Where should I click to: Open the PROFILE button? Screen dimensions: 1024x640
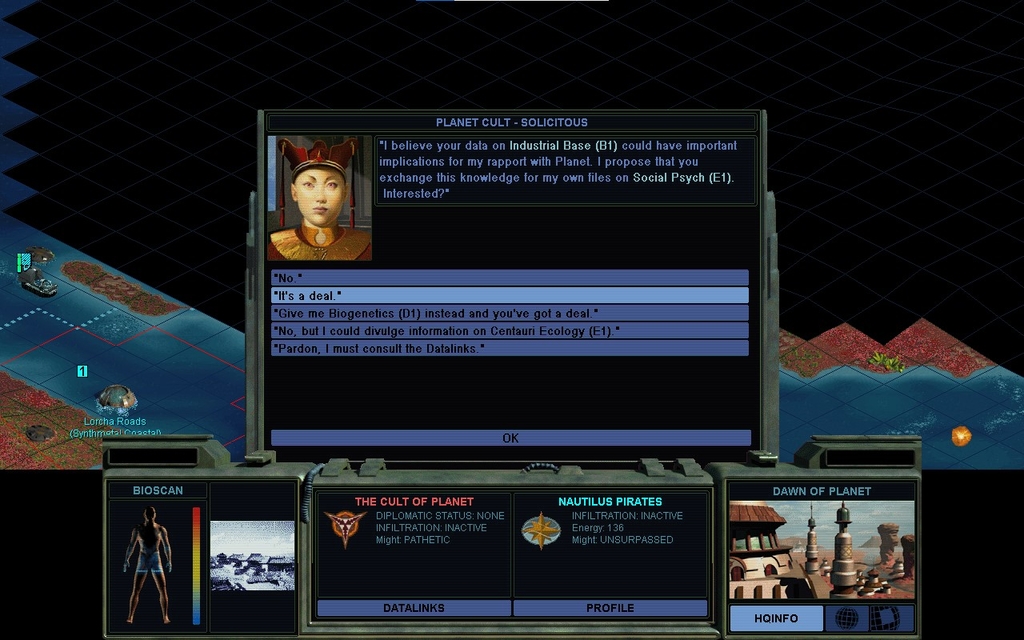[x=610, y=608]
